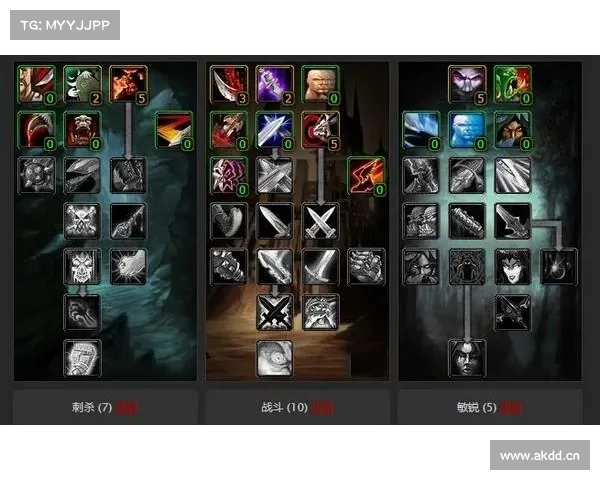Select the grey eye talent at bottom of 战斗 tree
This screenshot has width=600, height=480.
click(x=274, y=357)
